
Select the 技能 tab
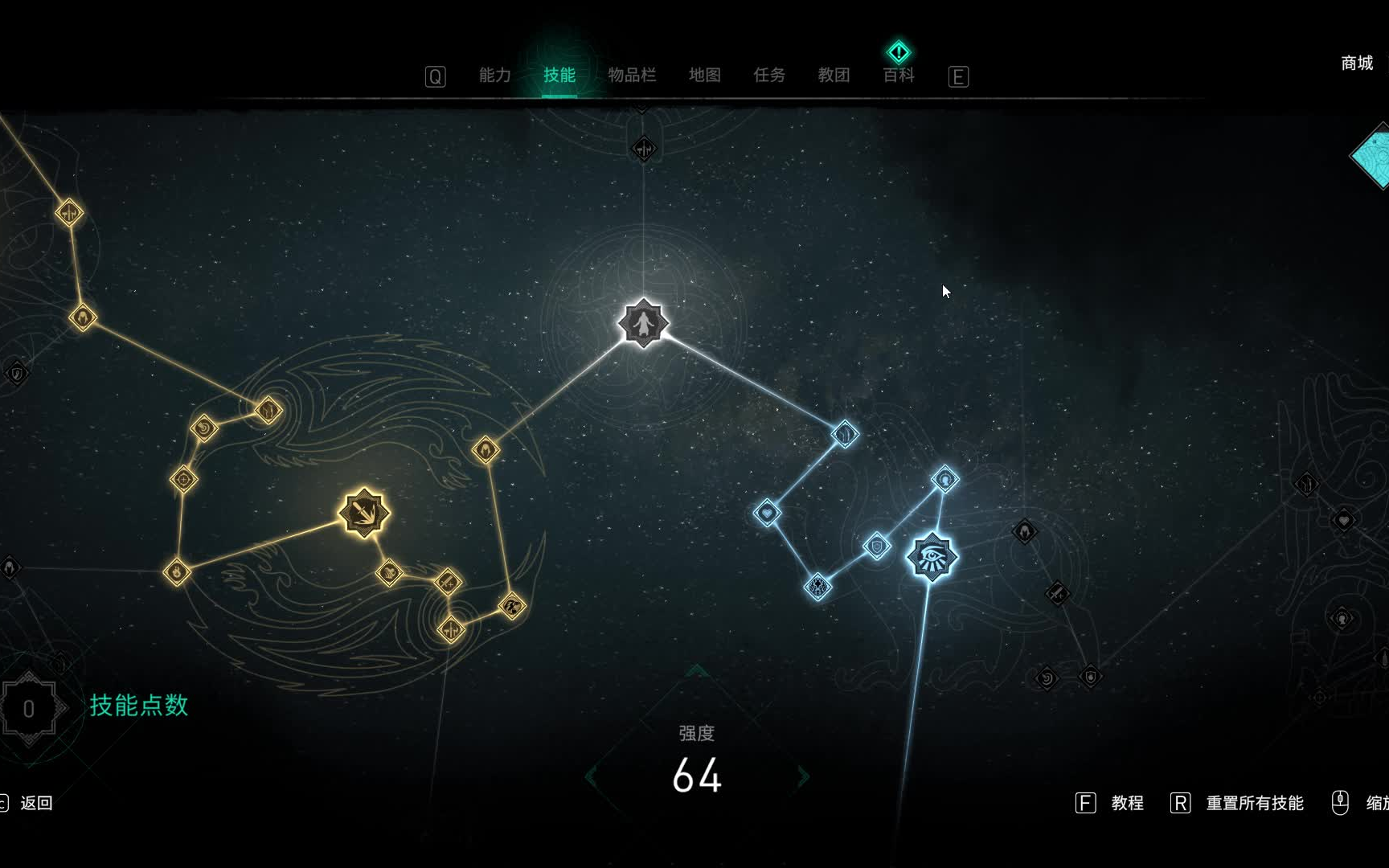click(x=559, y=76)
